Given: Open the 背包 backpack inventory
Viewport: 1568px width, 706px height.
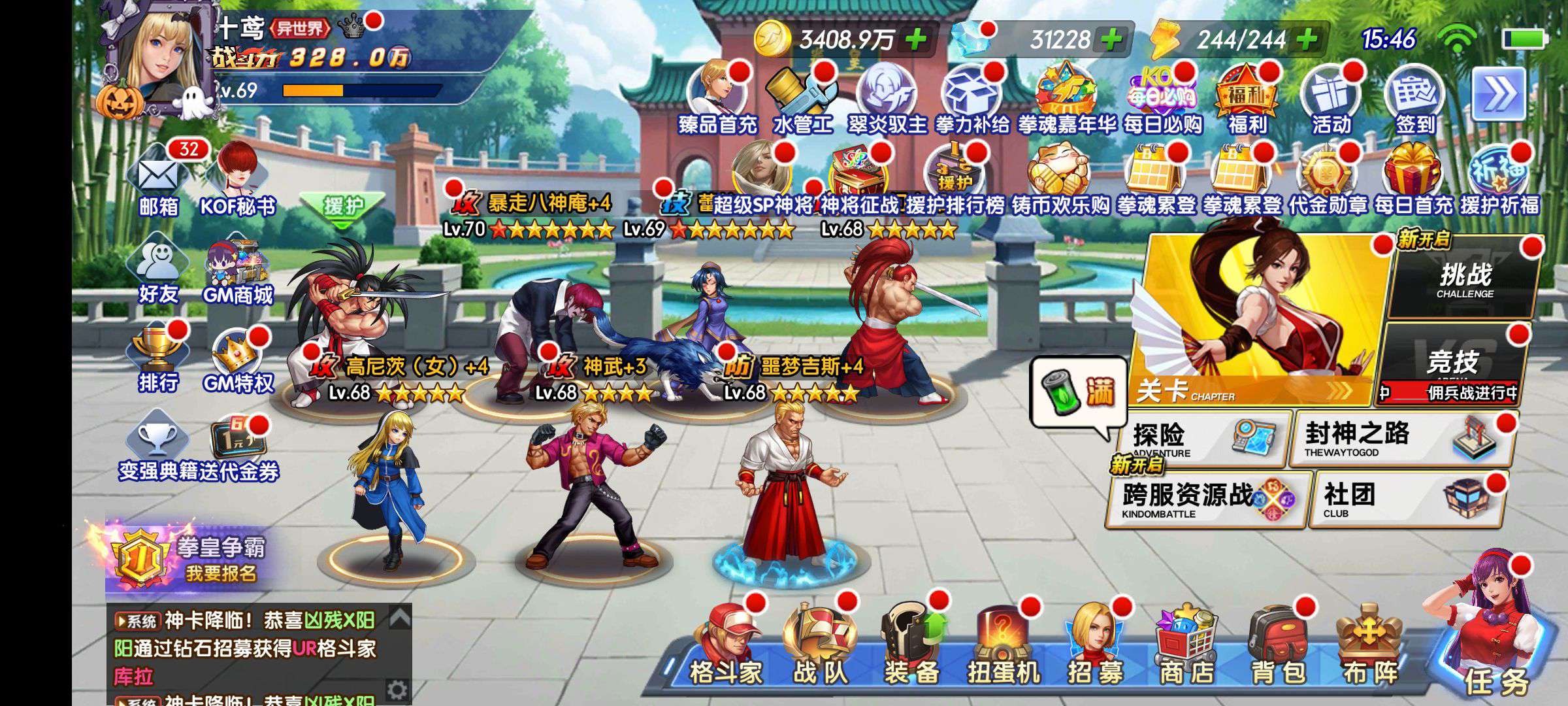Looking at the screenshot, I should click(x=1278, y=647).
